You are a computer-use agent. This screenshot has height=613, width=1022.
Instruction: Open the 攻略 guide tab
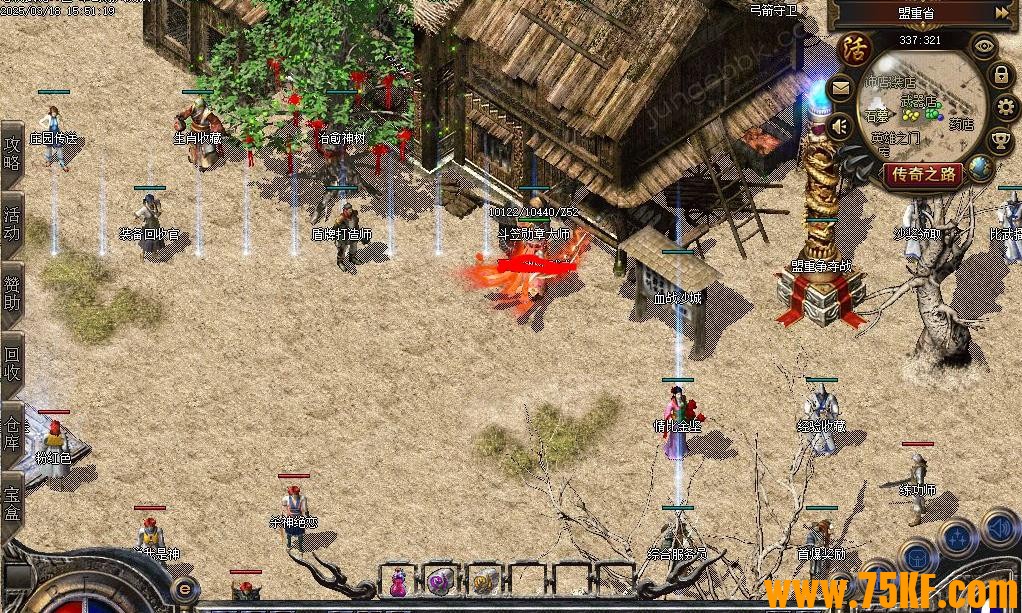click(12, 153)
